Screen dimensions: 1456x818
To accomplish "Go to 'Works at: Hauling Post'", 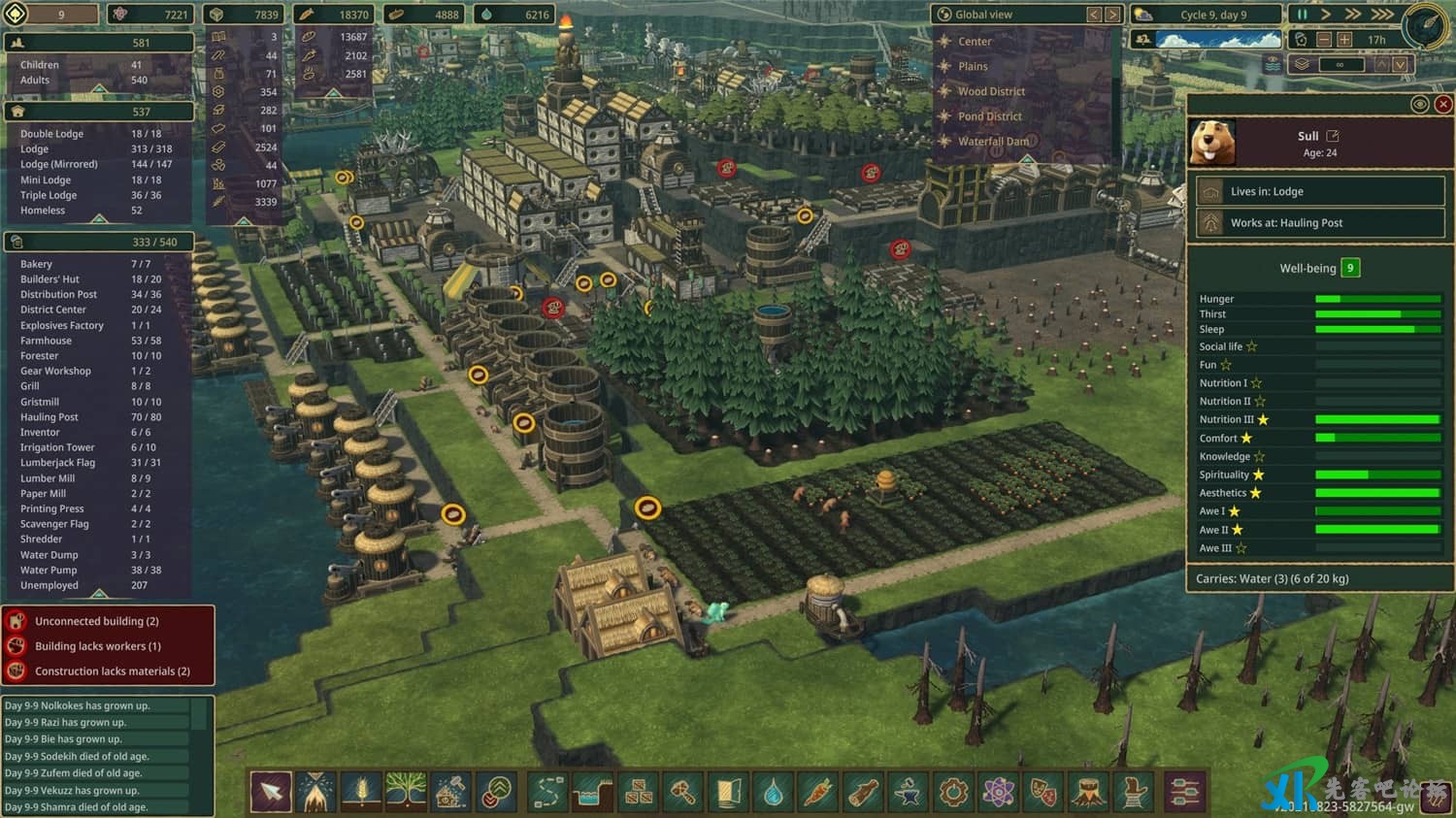I will point(1320,222).
